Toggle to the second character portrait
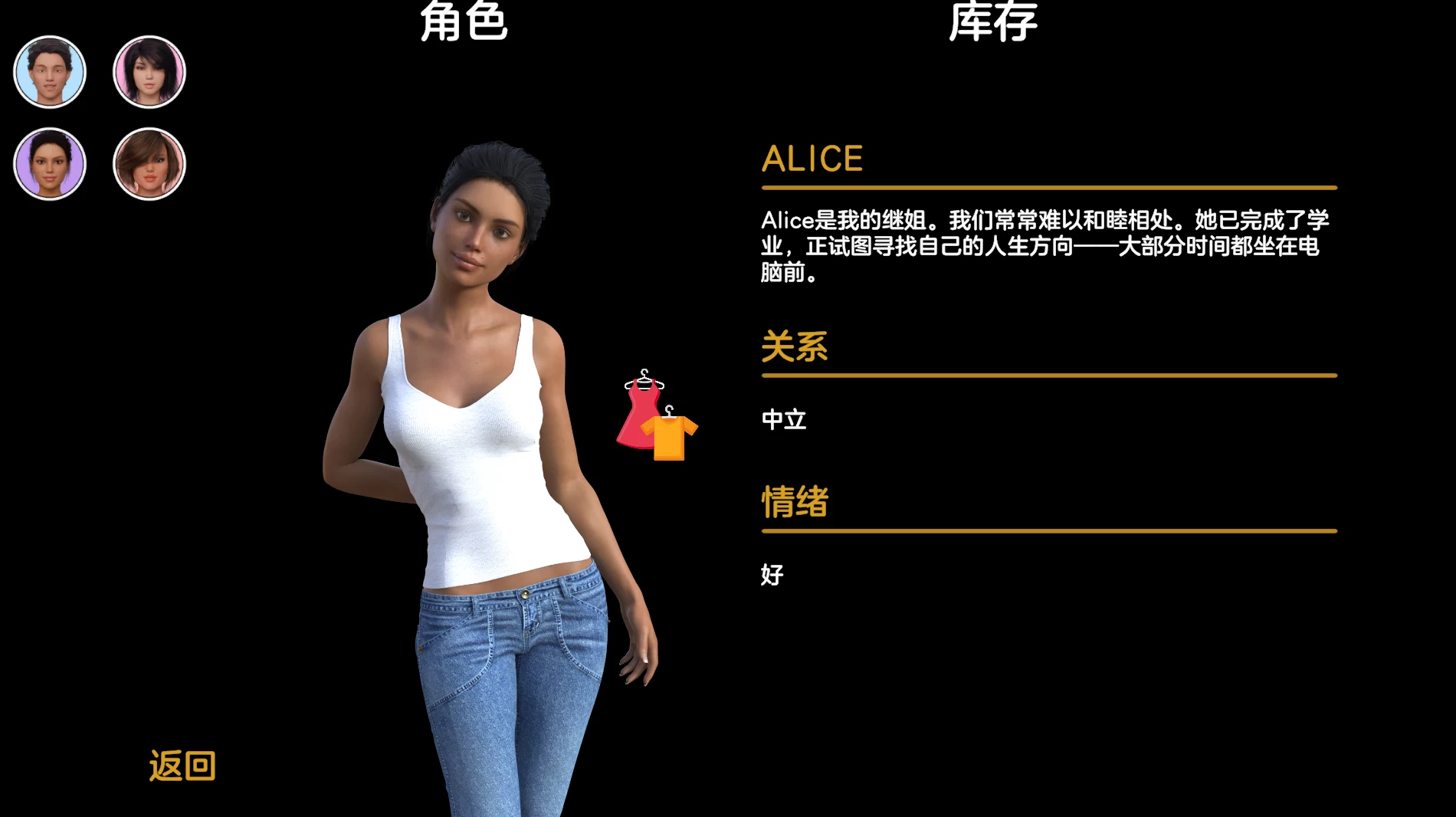The image size is (1456, 817). click(x=149, y=71)
